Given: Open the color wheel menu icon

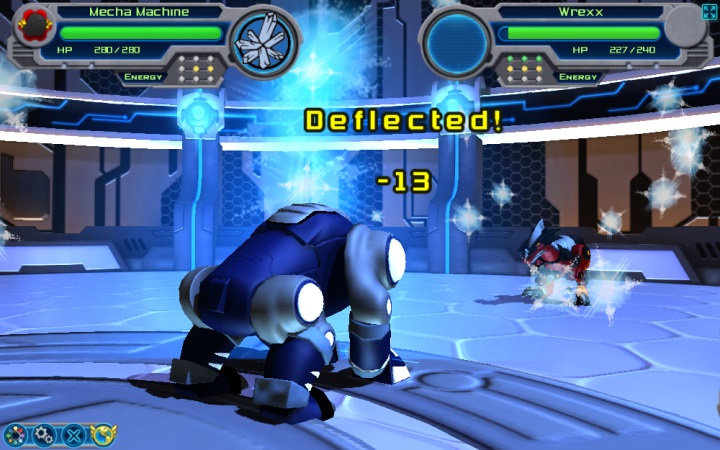Looking at the screenshot, I should pos(15,435).
